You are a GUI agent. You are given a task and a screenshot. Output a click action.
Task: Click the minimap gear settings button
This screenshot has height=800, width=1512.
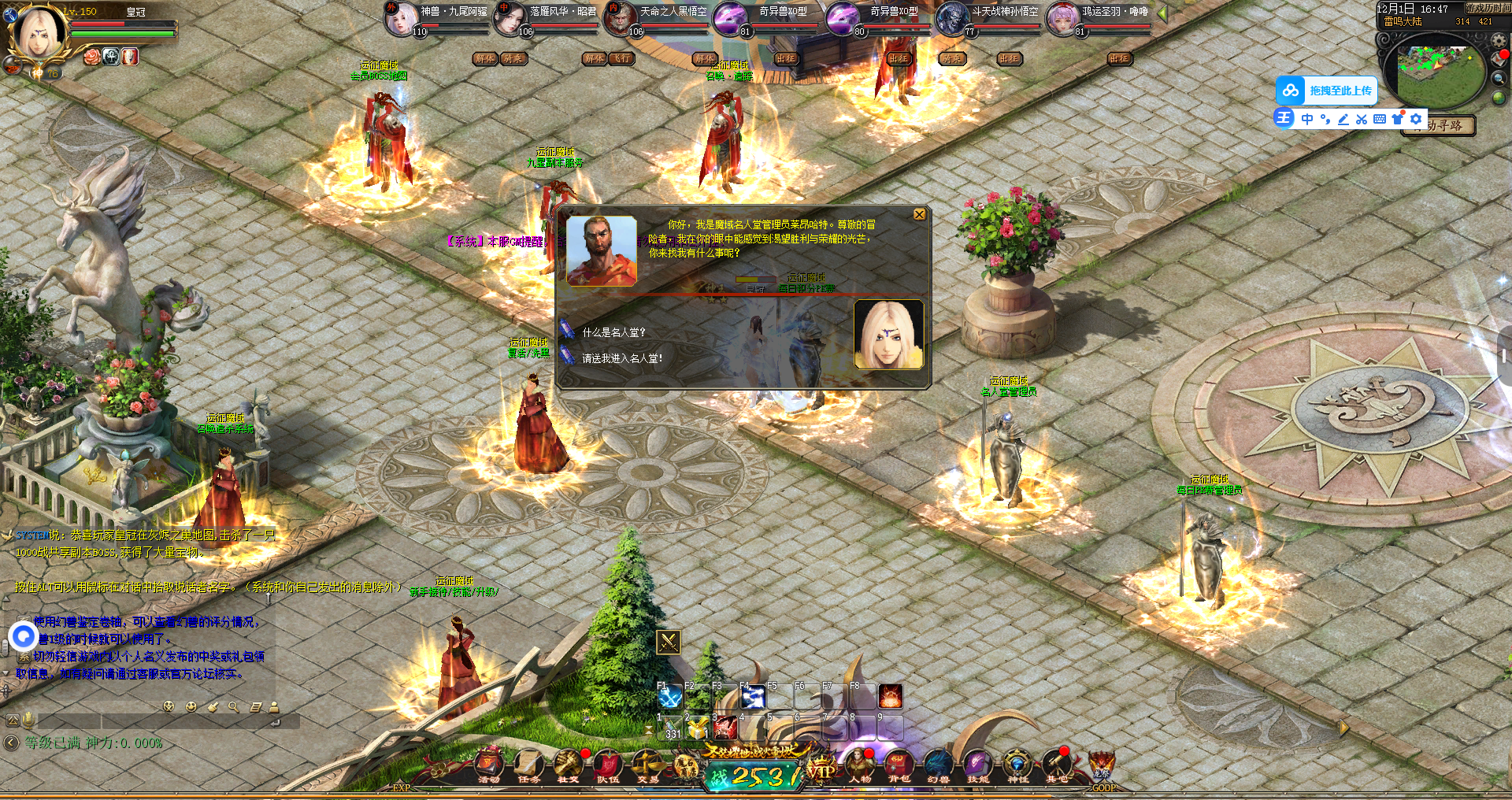[x=1499, y=39]
